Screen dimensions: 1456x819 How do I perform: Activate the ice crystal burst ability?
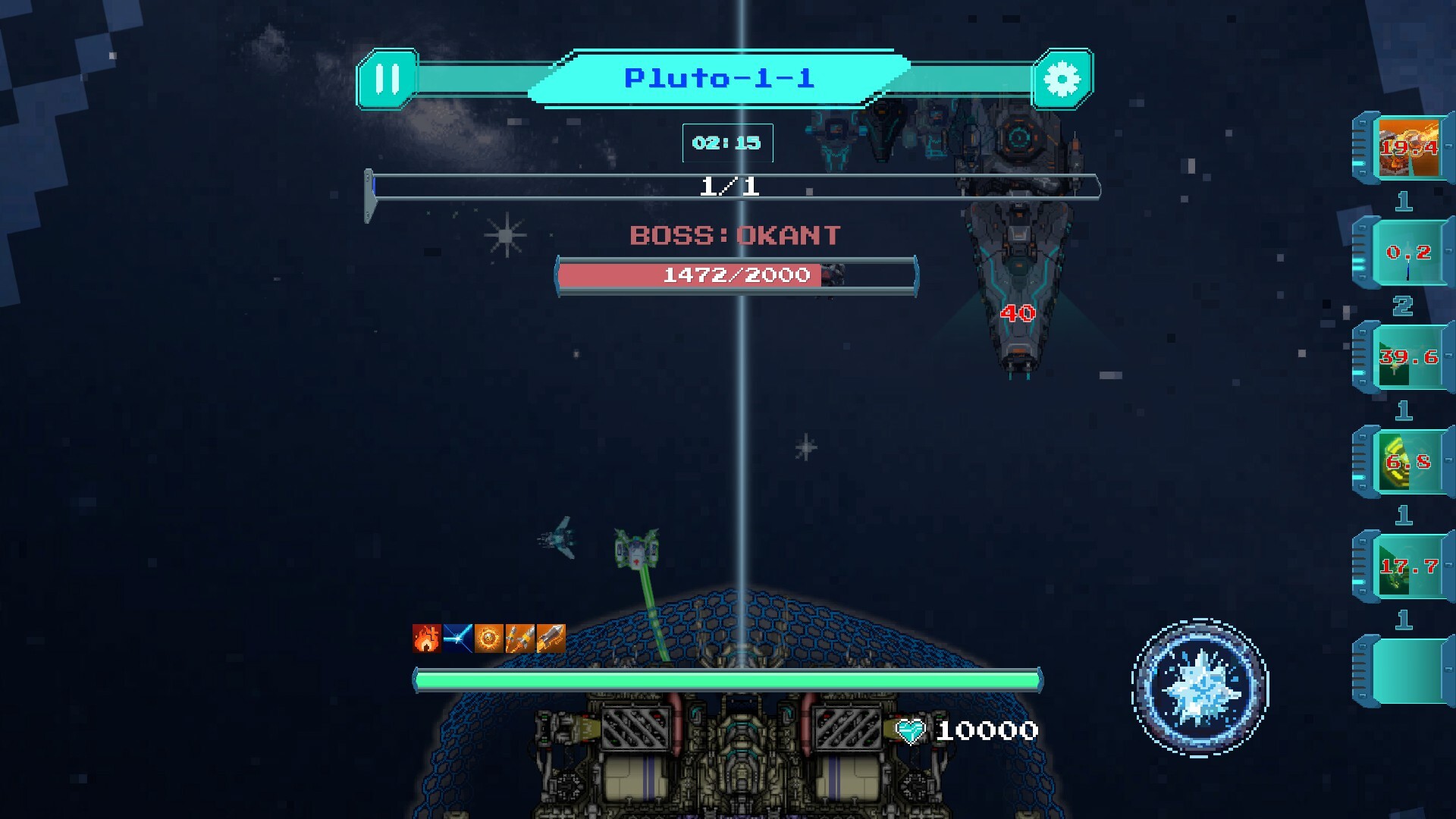coord(1200,687)
